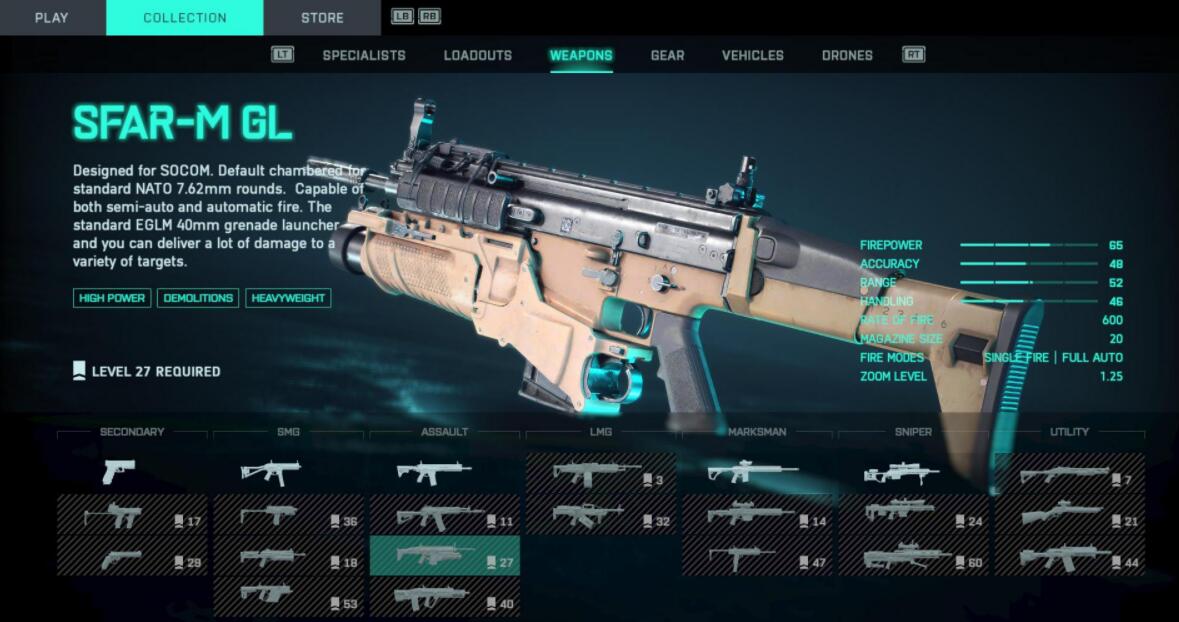Select the Collection tab

(x=184, y=18)
